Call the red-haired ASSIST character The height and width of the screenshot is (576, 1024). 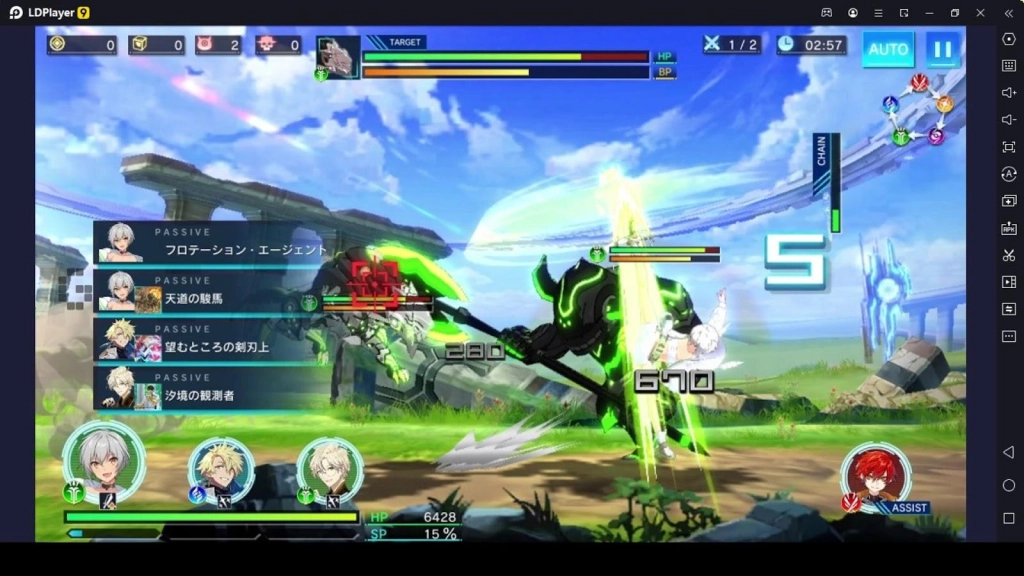click(x=876, y=475)
